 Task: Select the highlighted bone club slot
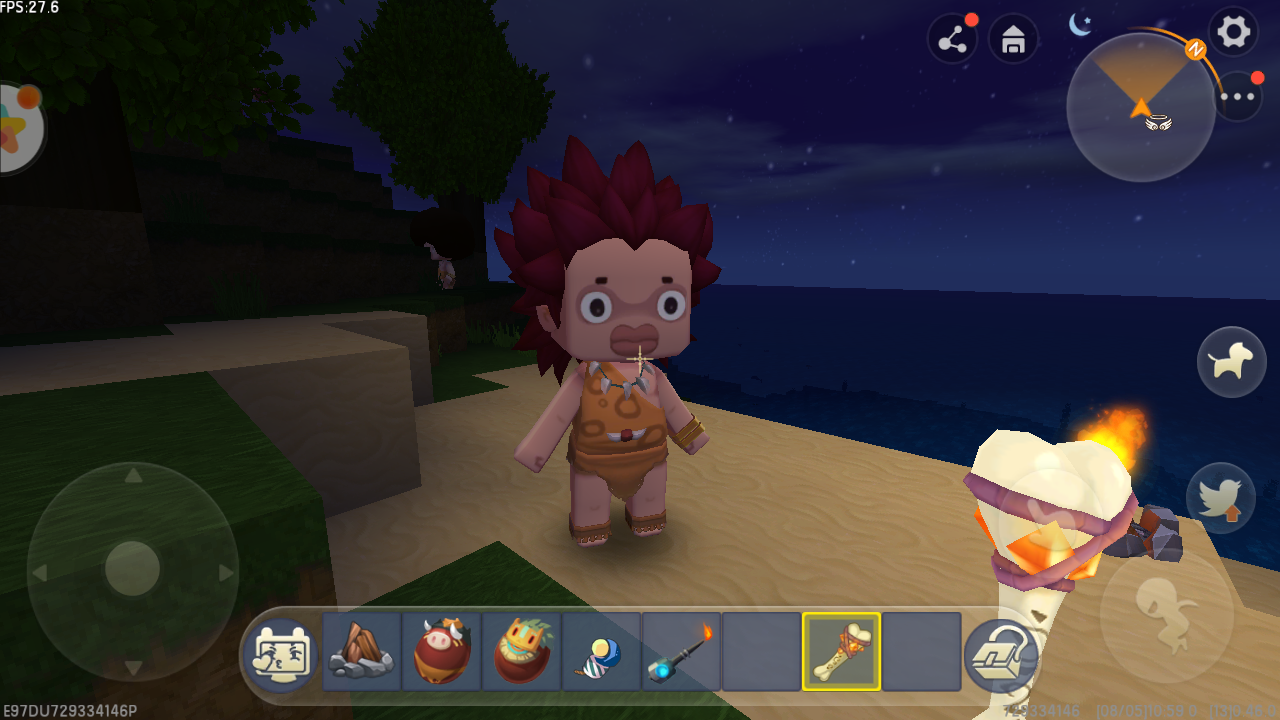pyautogui.click(x=841, y=651)
